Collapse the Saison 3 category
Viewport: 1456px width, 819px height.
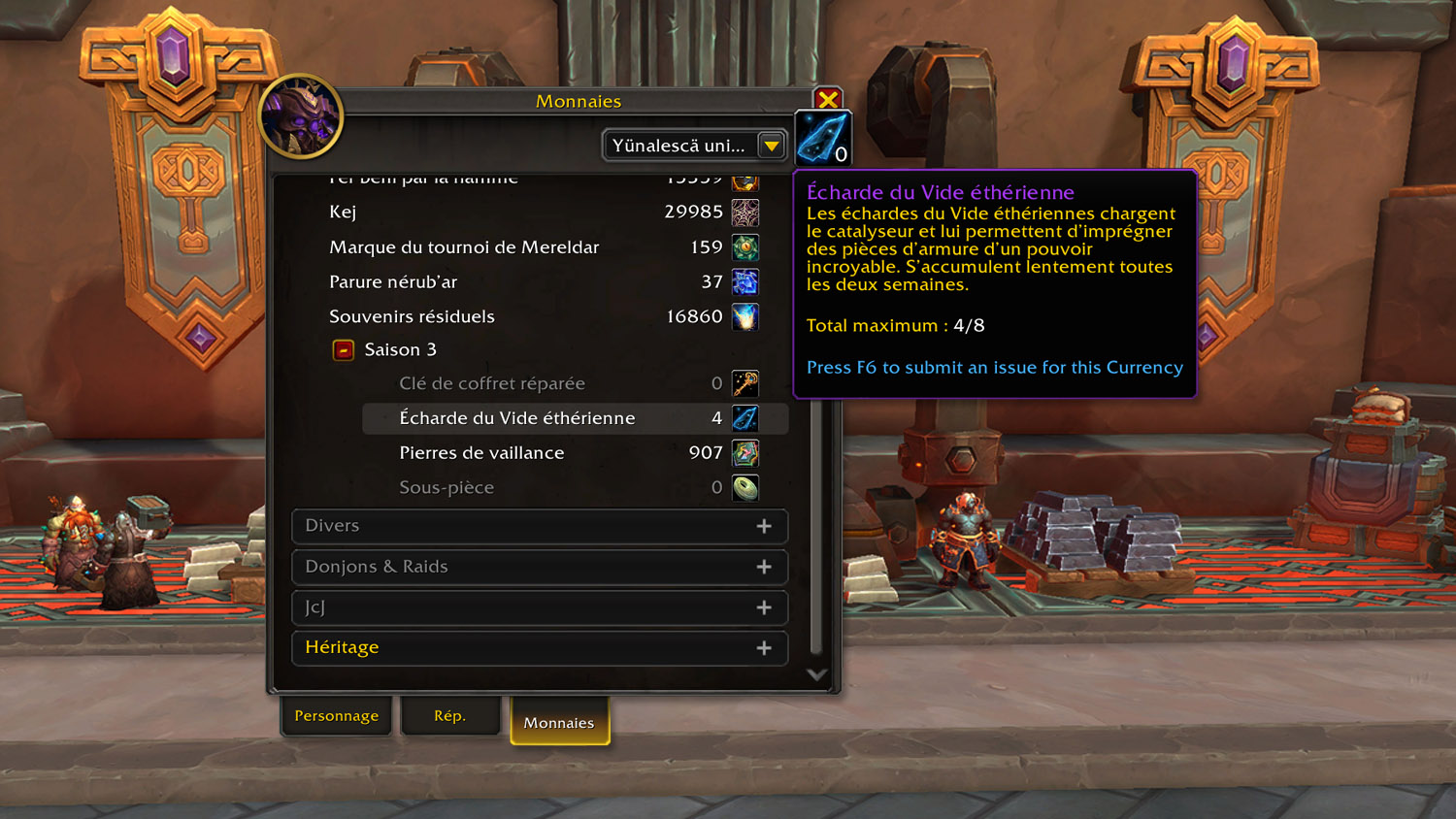pos(344,349)
